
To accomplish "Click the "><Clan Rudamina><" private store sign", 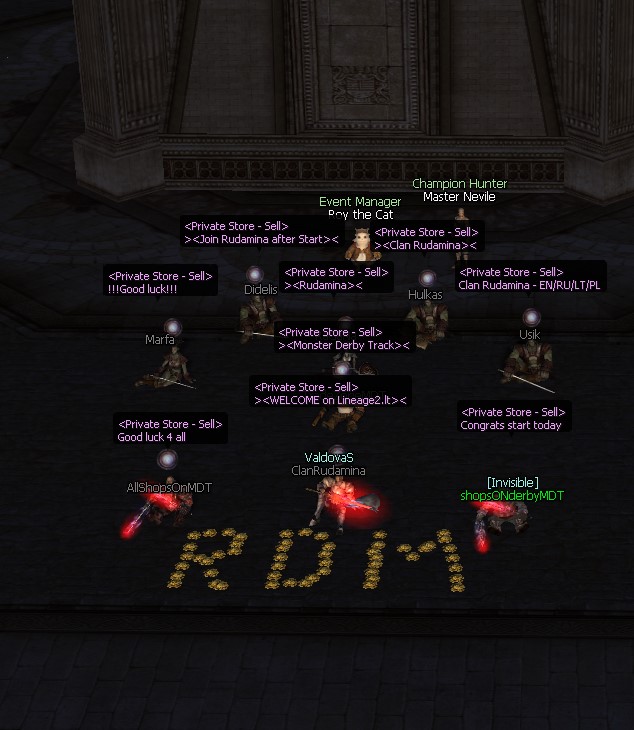I will pyautogui.click(x=427, y=239).
